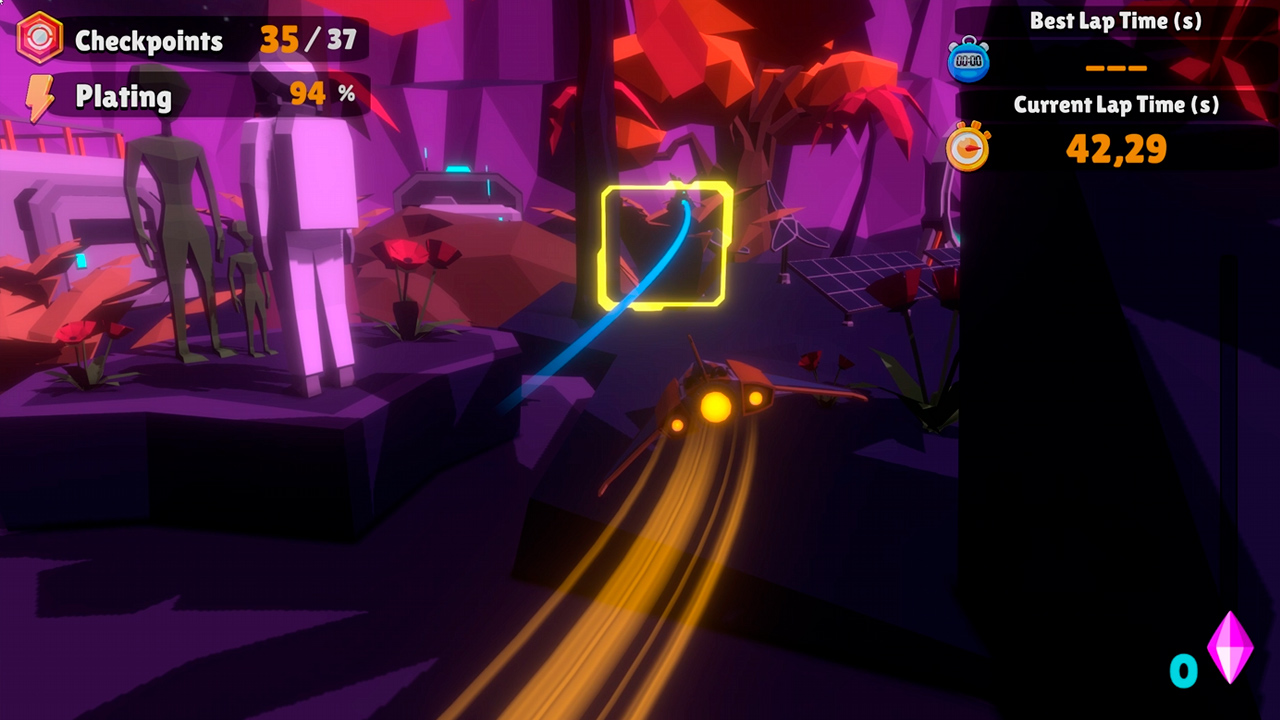The width and height of the screenshot is (1280, 720).
Task: Click the 94 % plating progress indicator
Action: pos(308,94)
